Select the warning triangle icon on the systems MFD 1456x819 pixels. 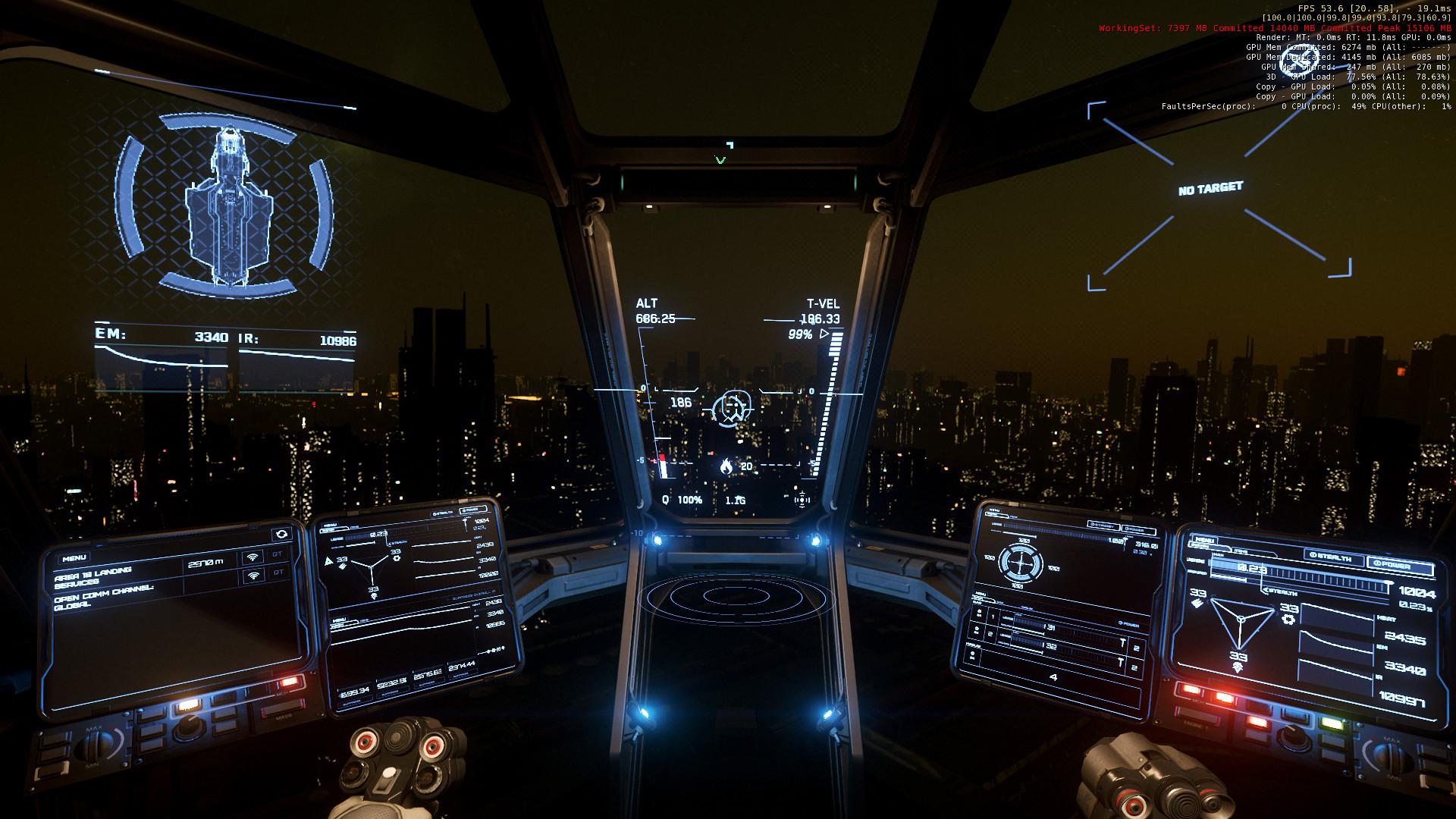tap(328, 560)
